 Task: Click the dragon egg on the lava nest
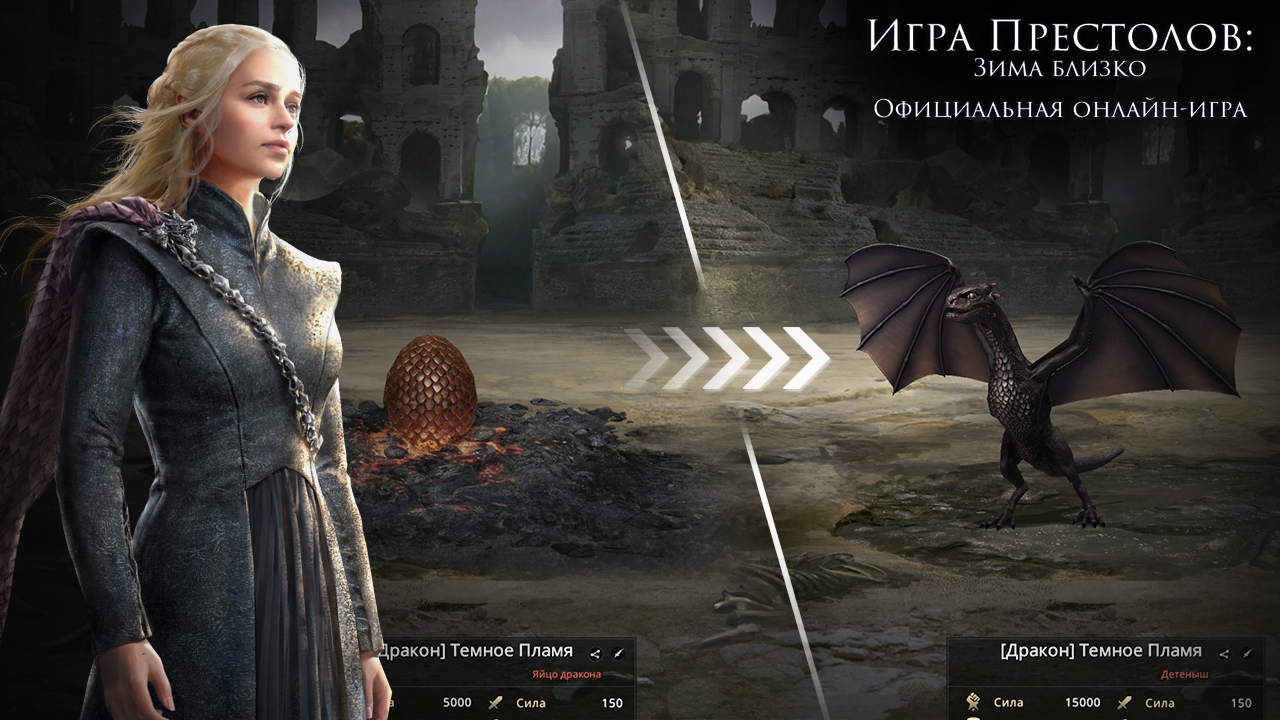coord(428,400)
